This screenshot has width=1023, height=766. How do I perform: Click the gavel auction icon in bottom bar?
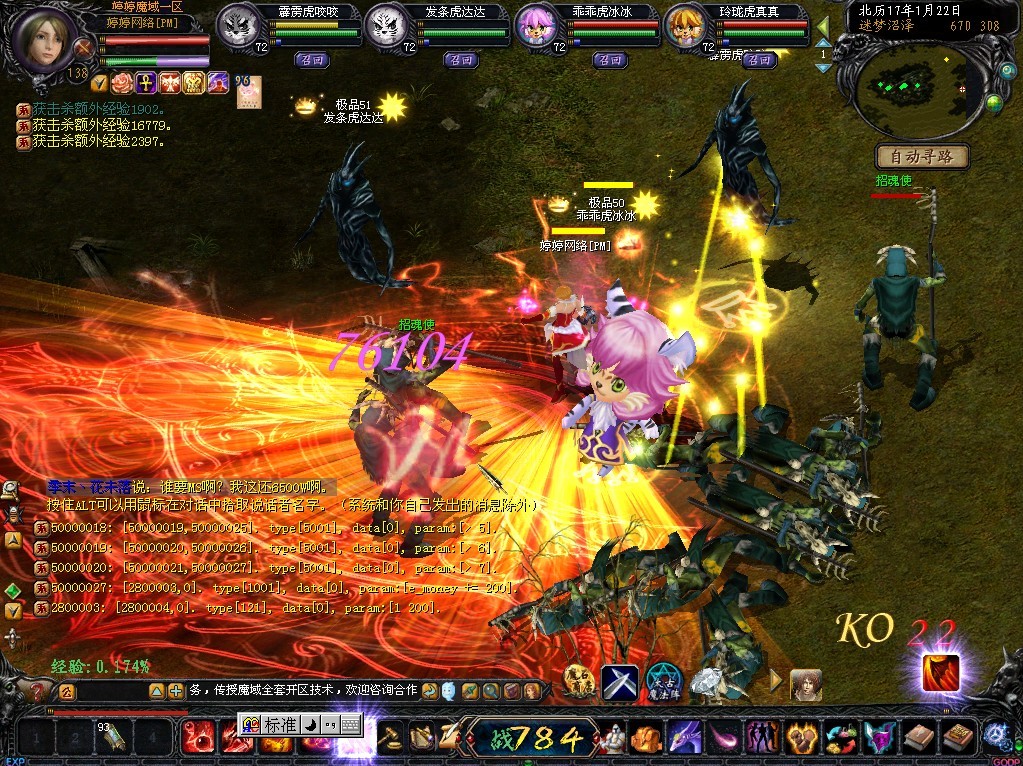391,738
